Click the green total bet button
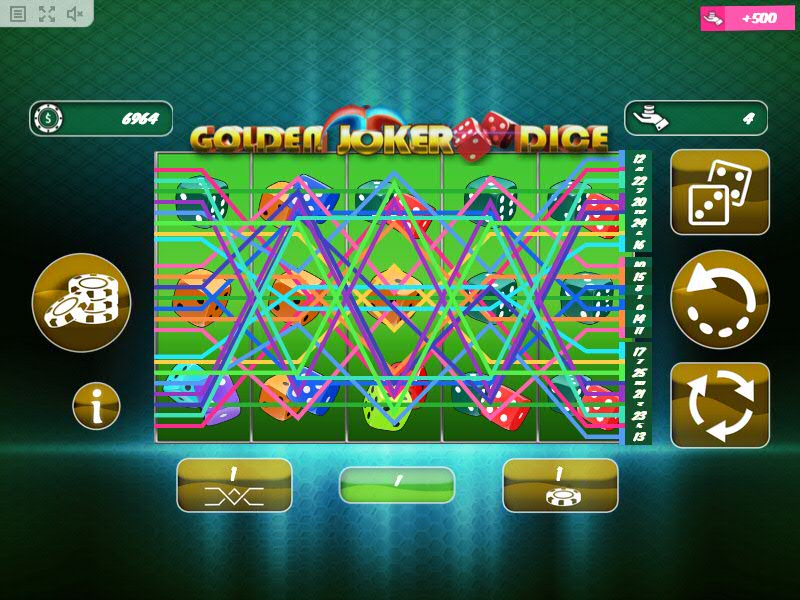 pos(397,485)
